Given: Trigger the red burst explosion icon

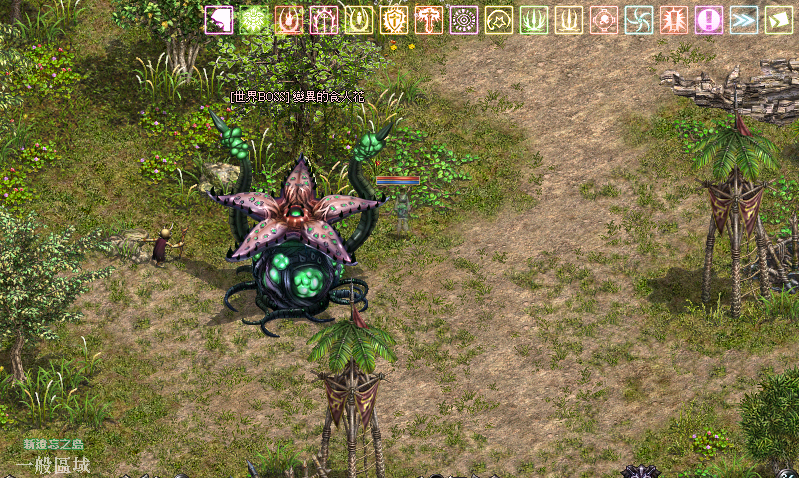Looking at the screenshot, I should click(x=674, y=20).
